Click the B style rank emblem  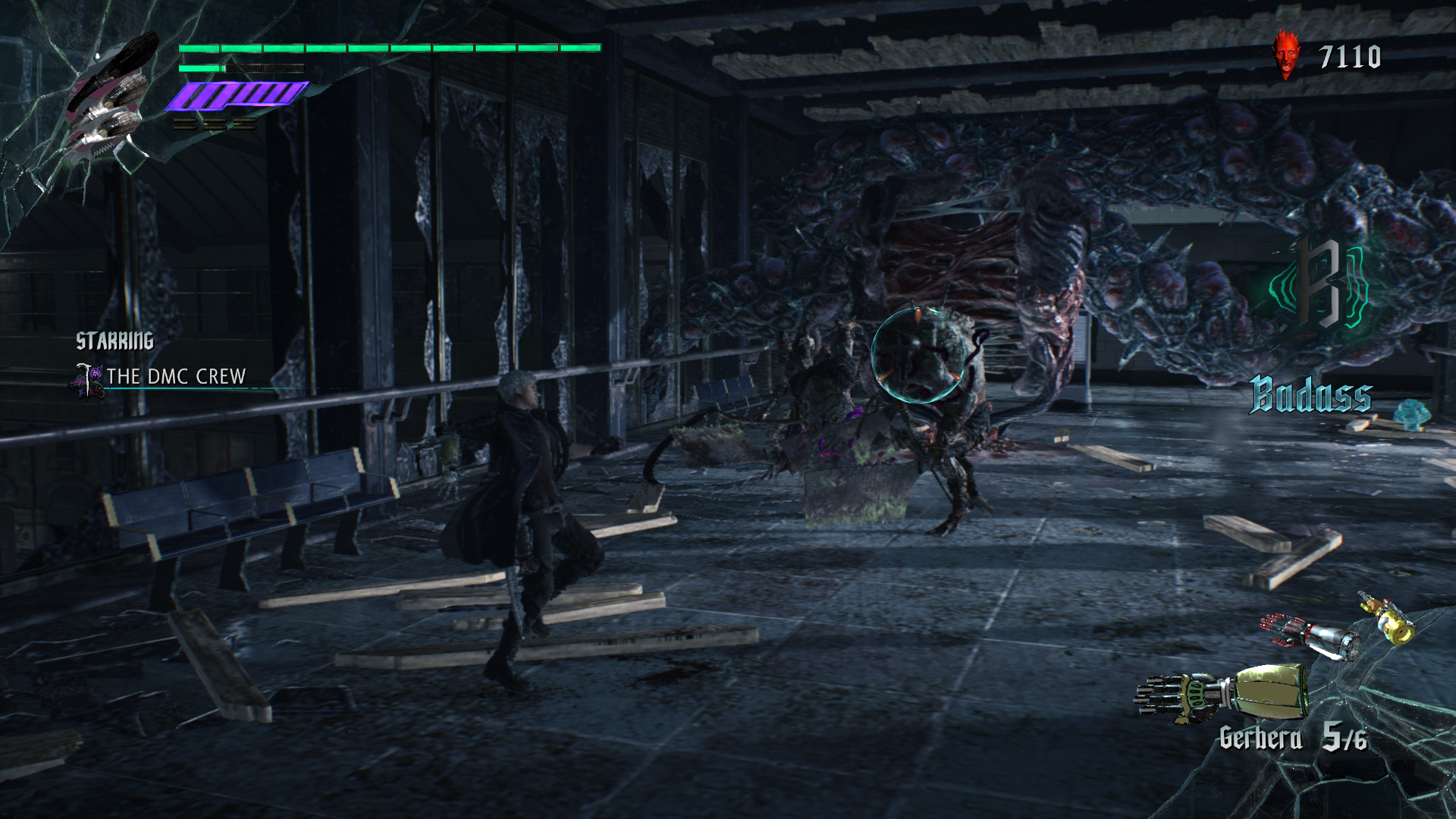pyautogui.click(x=1320, y=283)
